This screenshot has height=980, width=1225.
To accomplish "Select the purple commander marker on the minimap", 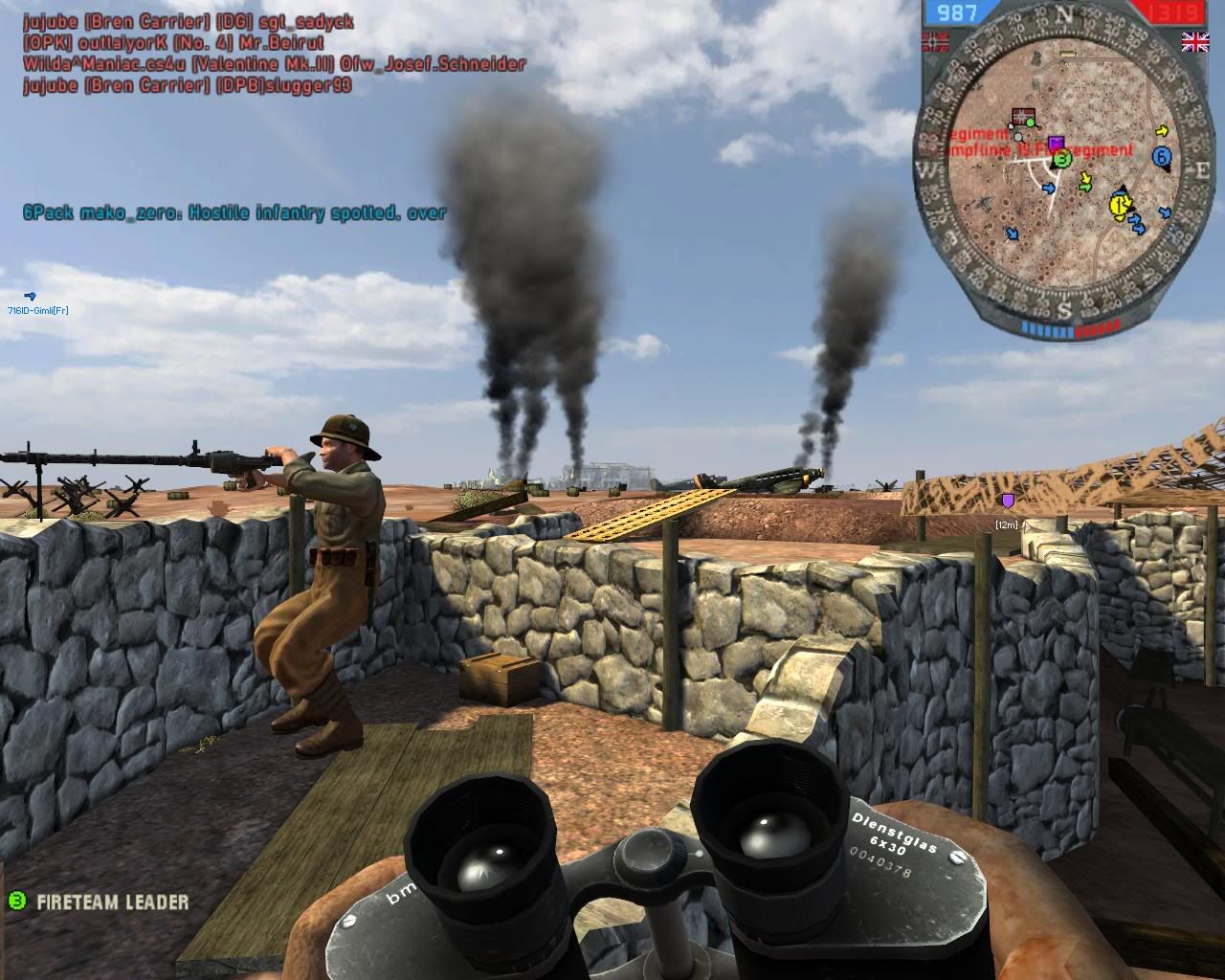I will pos(1057,140).
